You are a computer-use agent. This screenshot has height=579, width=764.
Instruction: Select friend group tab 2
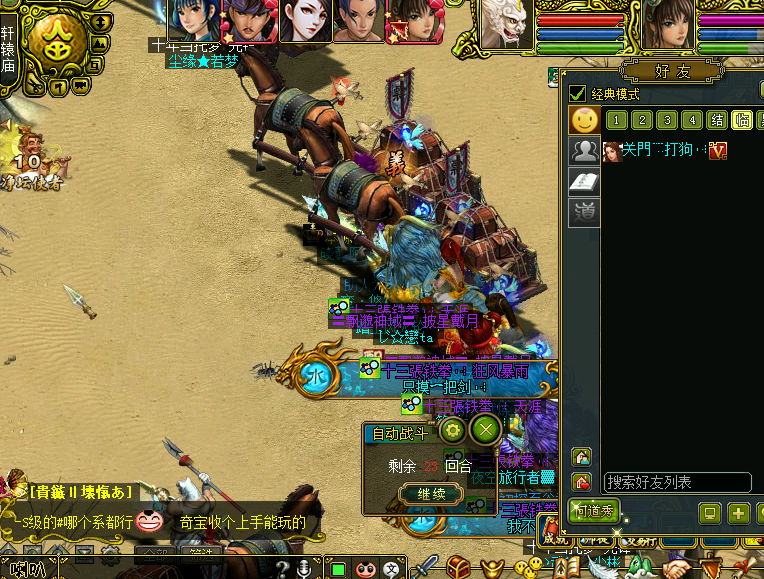[642, 120]
